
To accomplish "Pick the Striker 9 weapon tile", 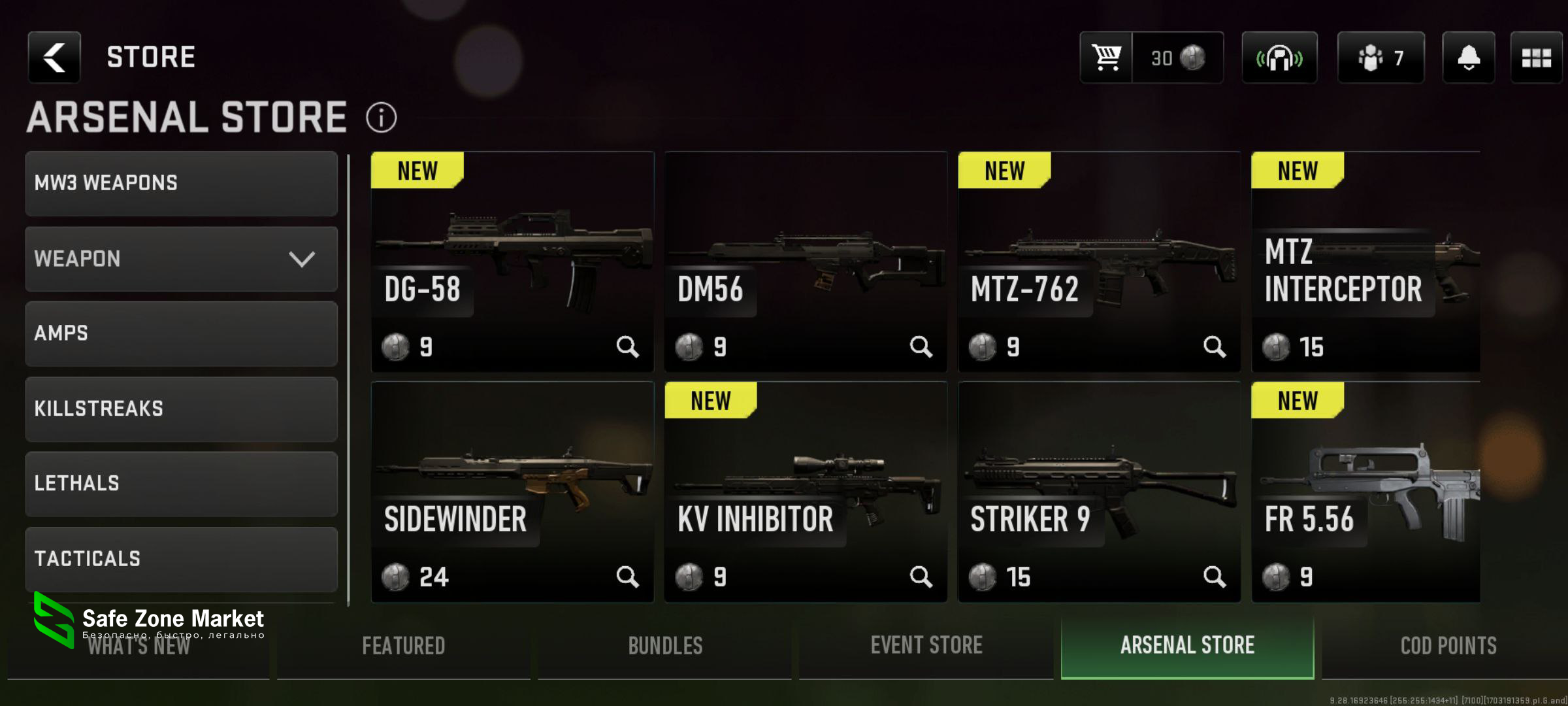I will (1098, 492).
